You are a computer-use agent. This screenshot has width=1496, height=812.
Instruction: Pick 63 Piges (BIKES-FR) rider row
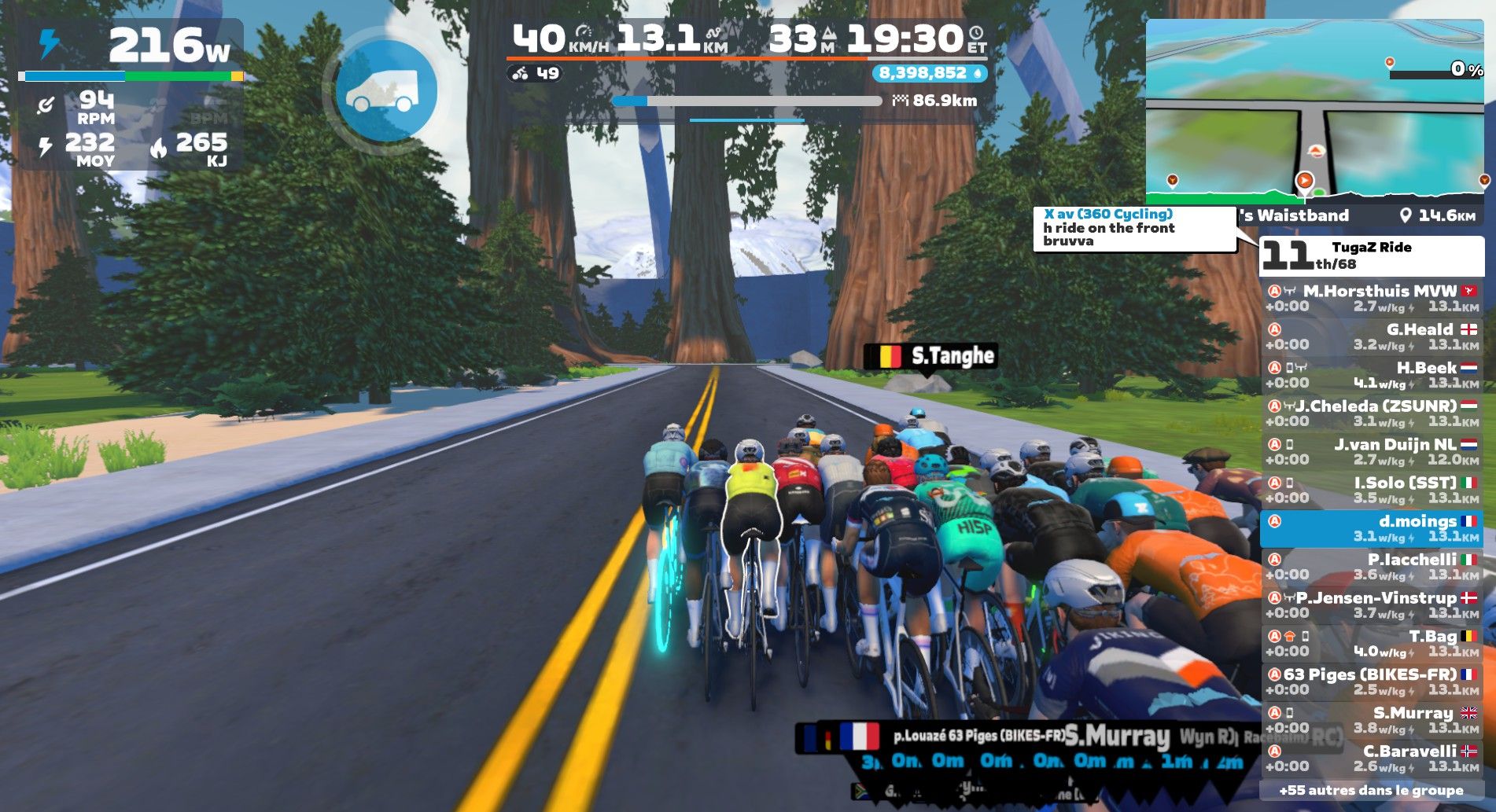click(x=1372, y=682)
